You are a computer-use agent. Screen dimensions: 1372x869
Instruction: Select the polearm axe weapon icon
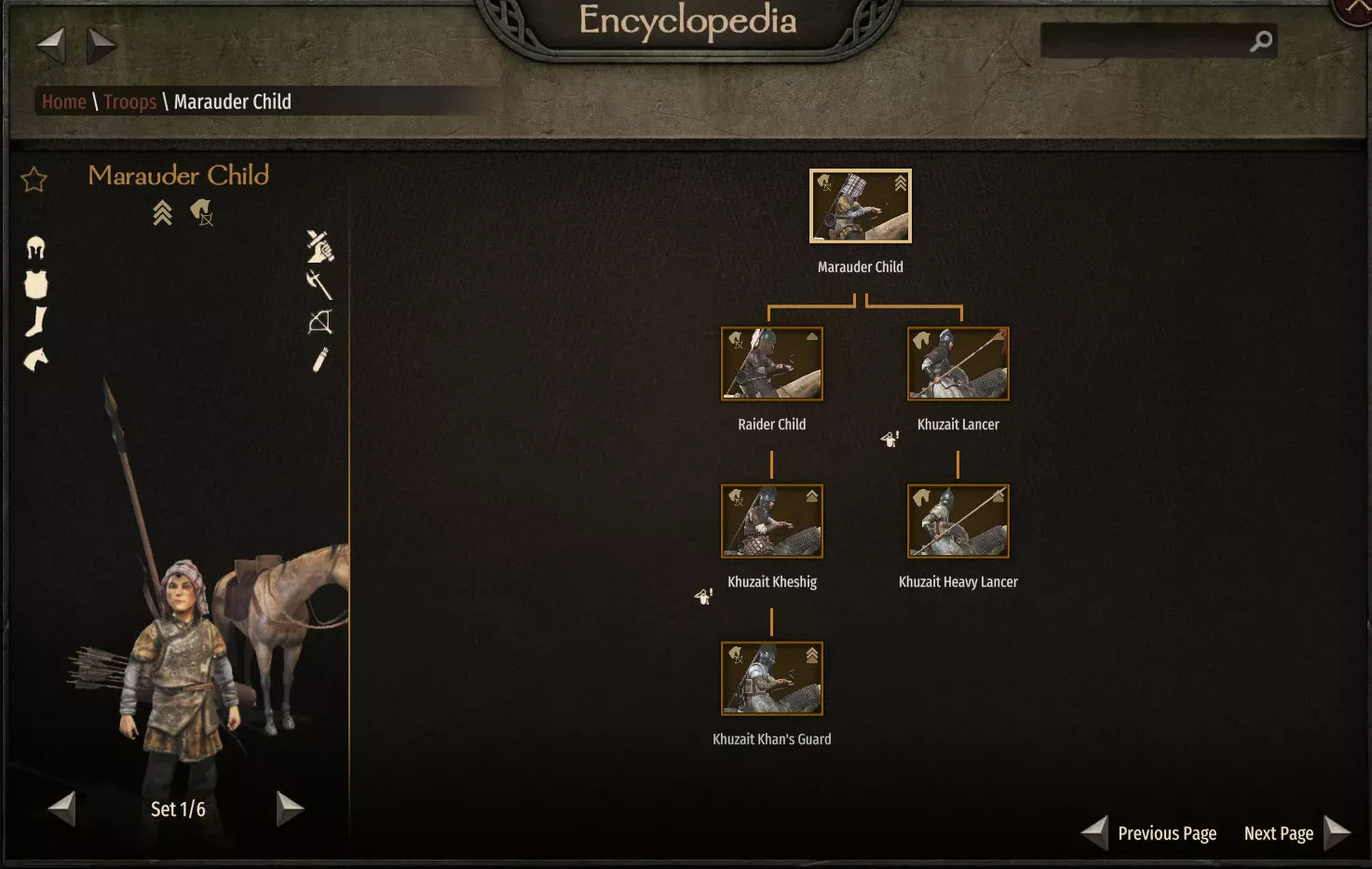click(319, 285)
